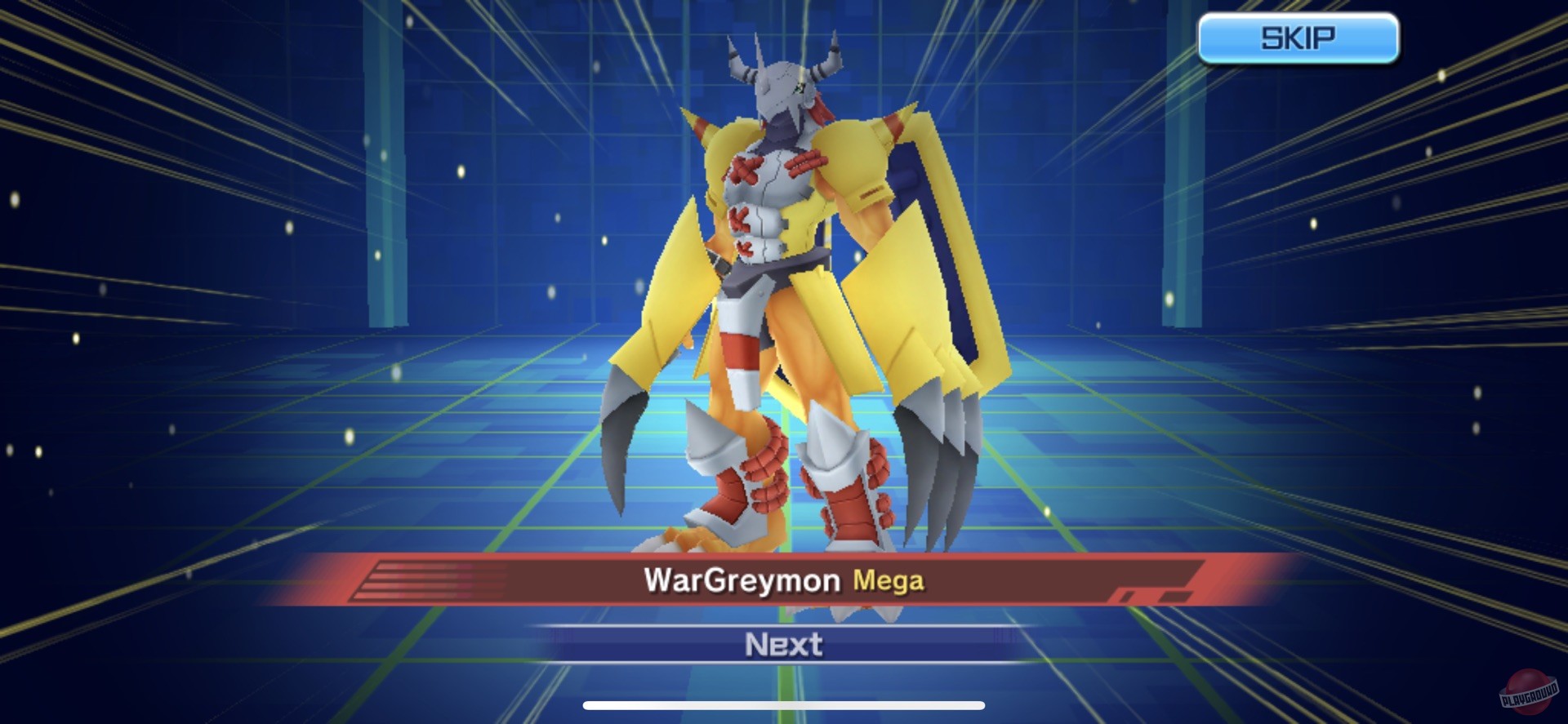Tap the SKIP button top right
This screenshot has width=1568, height=724.
pyautogui.click(x=1298, y=36)
